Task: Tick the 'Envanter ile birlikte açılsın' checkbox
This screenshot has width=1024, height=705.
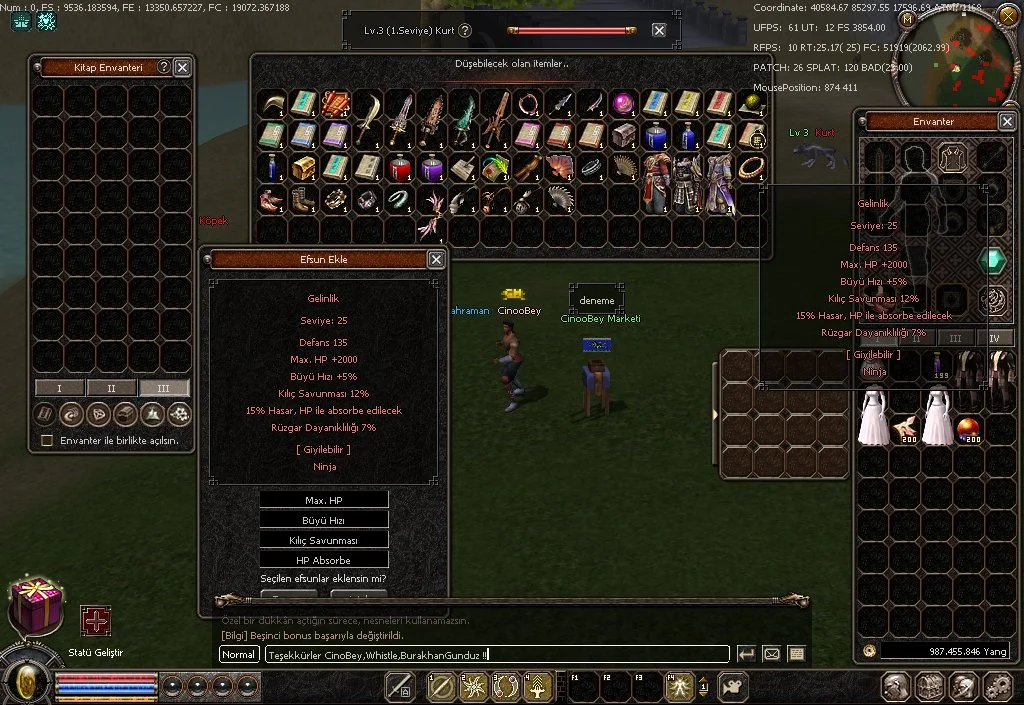Action: pyautogui.click(x=46, y=440)
